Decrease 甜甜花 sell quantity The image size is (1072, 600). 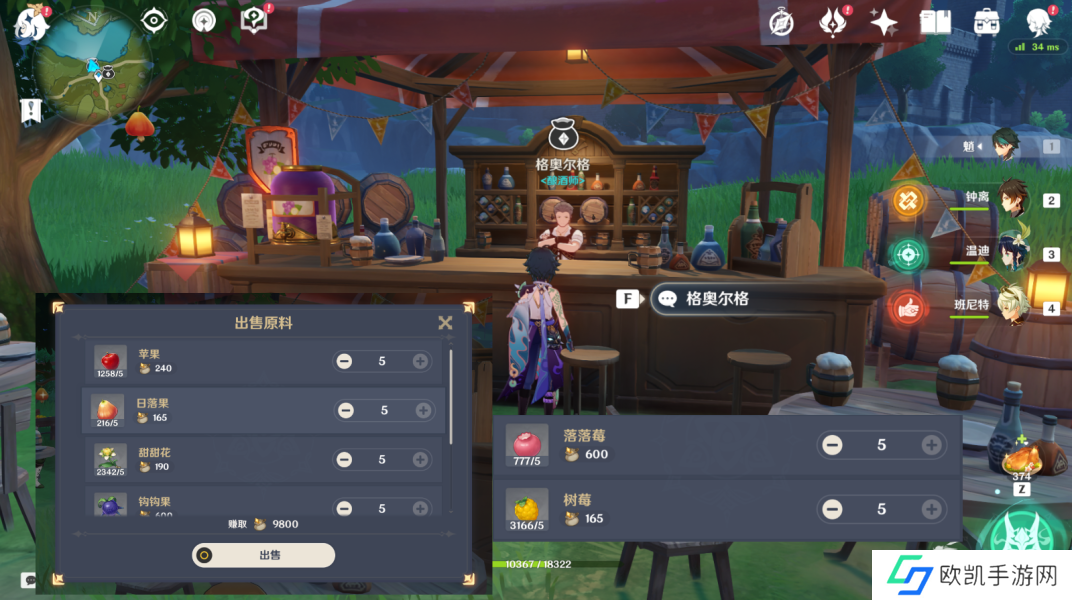coord(344,459)
